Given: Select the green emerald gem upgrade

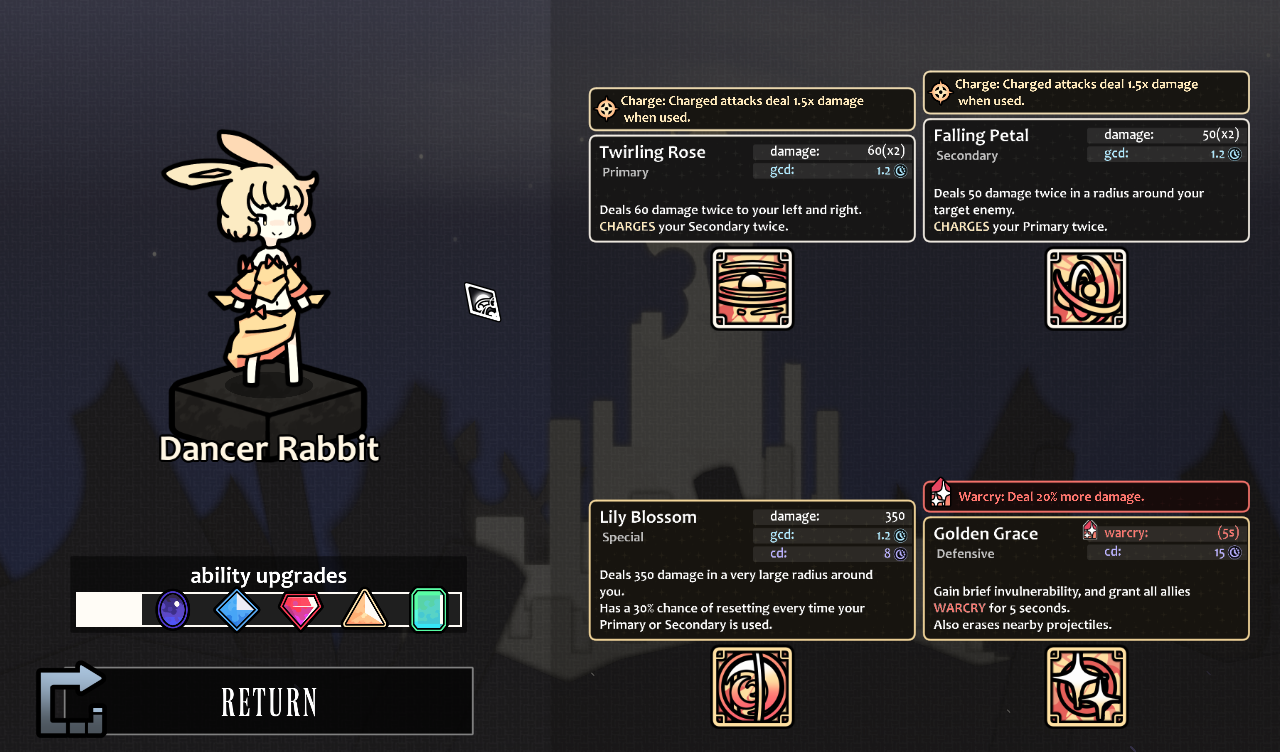Looking at the screenshot, I should (x=428, y=609).
